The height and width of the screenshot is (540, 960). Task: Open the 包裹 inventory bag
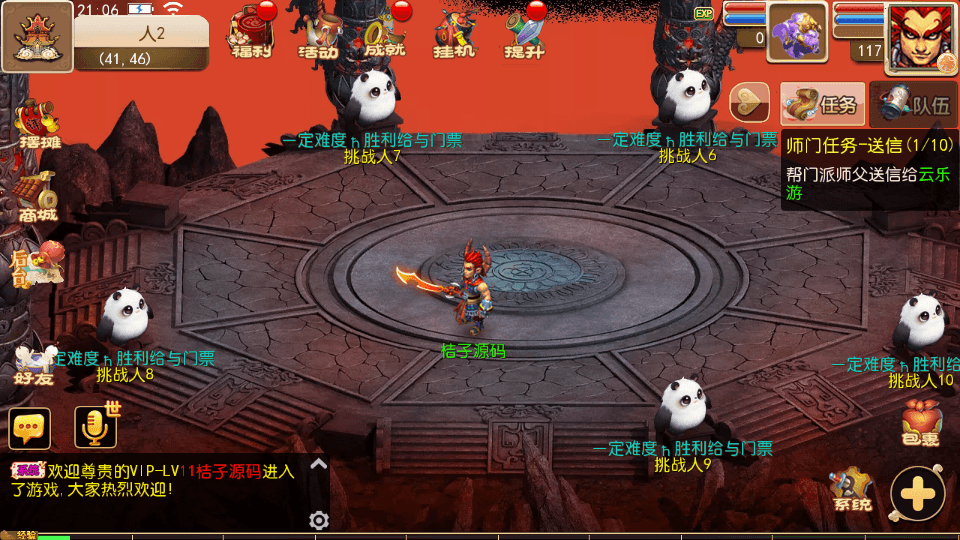point(921,423)
